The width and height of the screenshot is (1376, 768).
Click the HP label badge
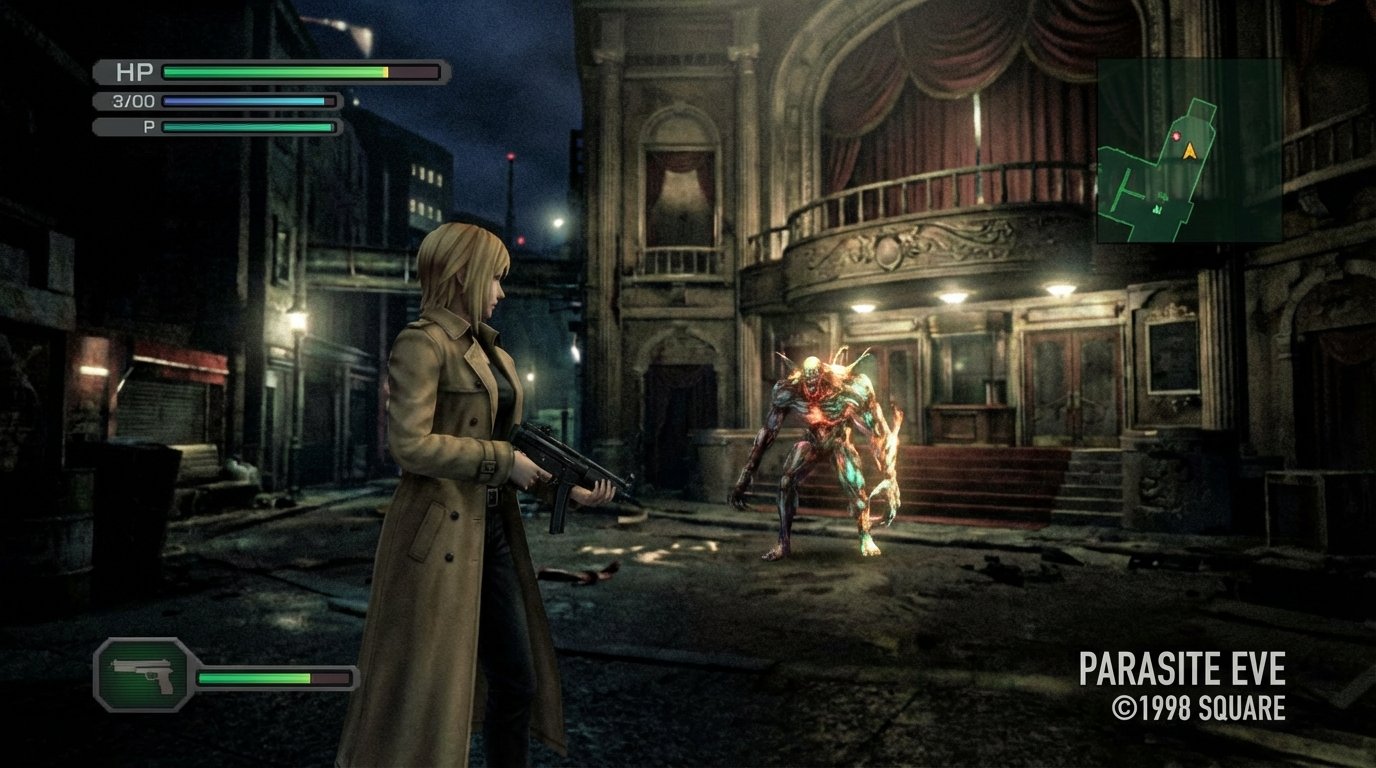point(135,72)
